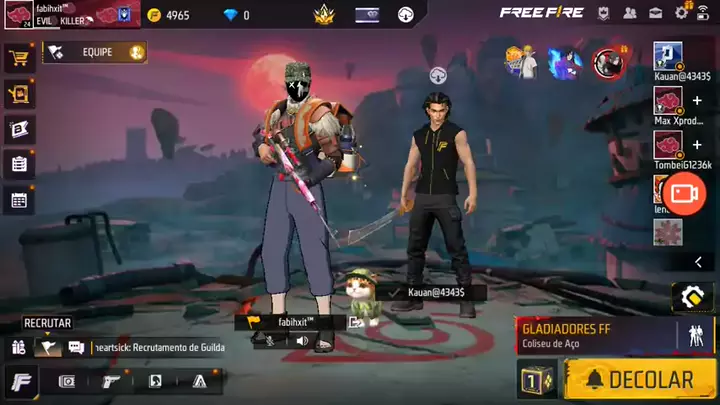Open the shopping cart store
Image resolution: width=720 pixels, height=405 pixels.
(18, 59)
